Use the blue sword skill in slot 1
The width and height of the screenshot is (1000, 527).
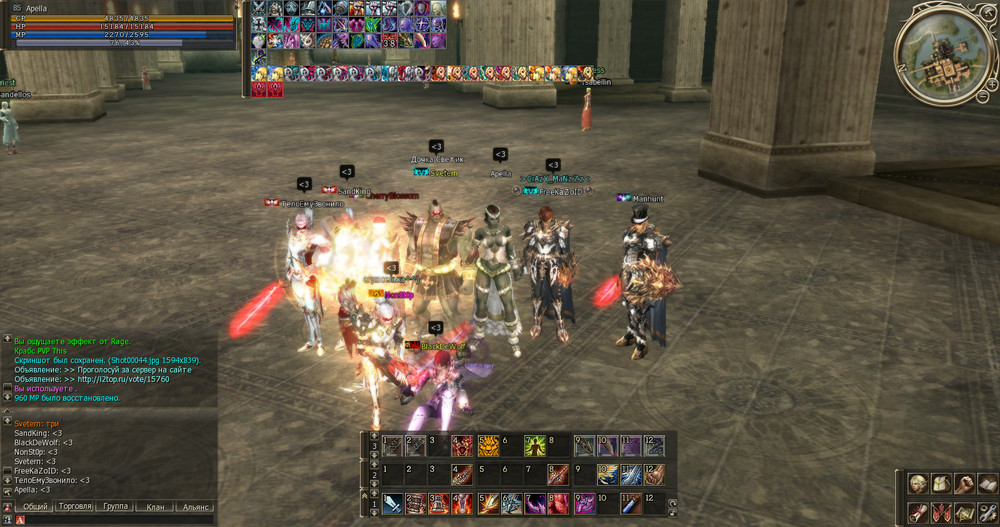[392, 503]
